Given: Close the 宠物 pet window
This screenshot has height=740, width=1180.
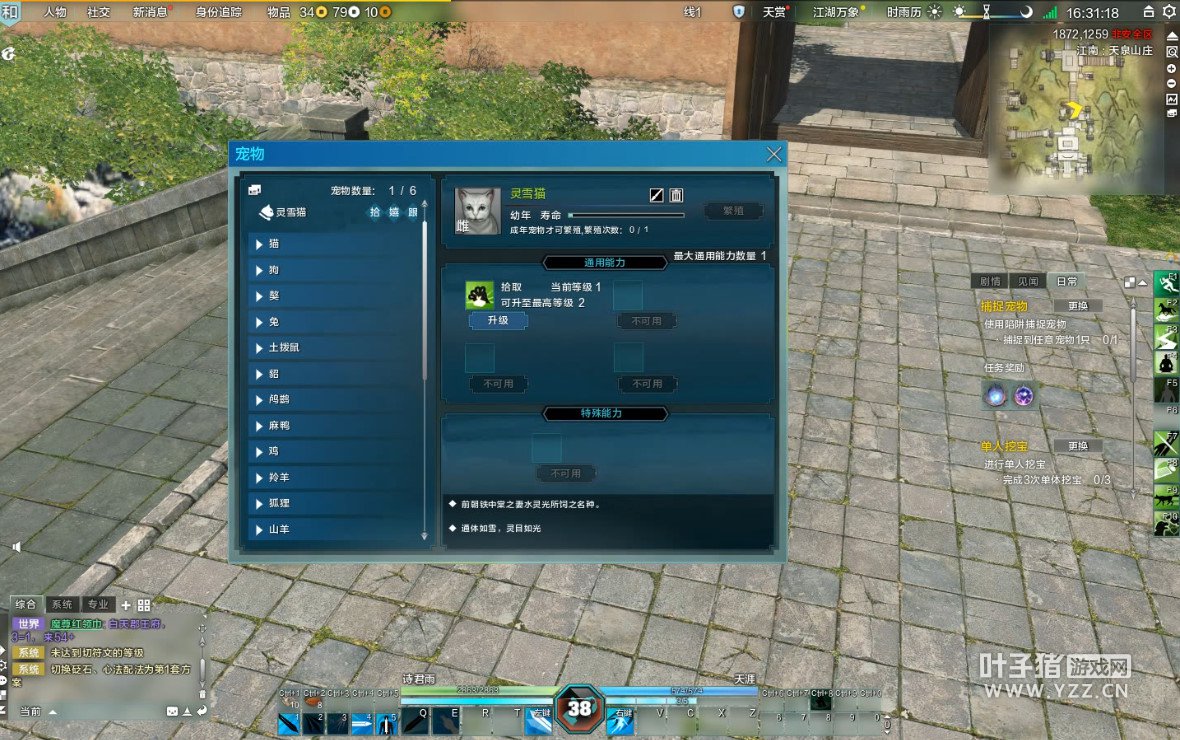Looking at the screenshot, I should click(x=773, y=154).
